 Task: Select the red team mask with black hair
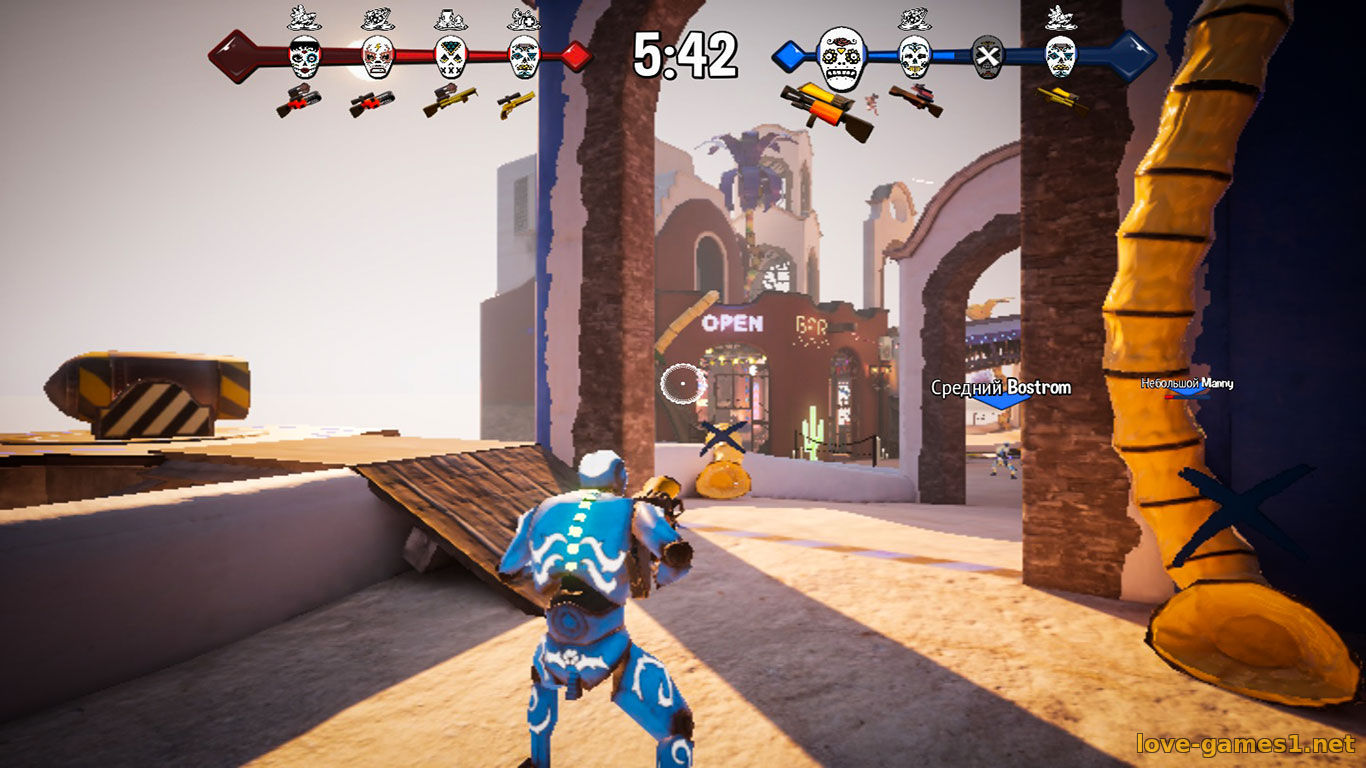click(304, 57)
